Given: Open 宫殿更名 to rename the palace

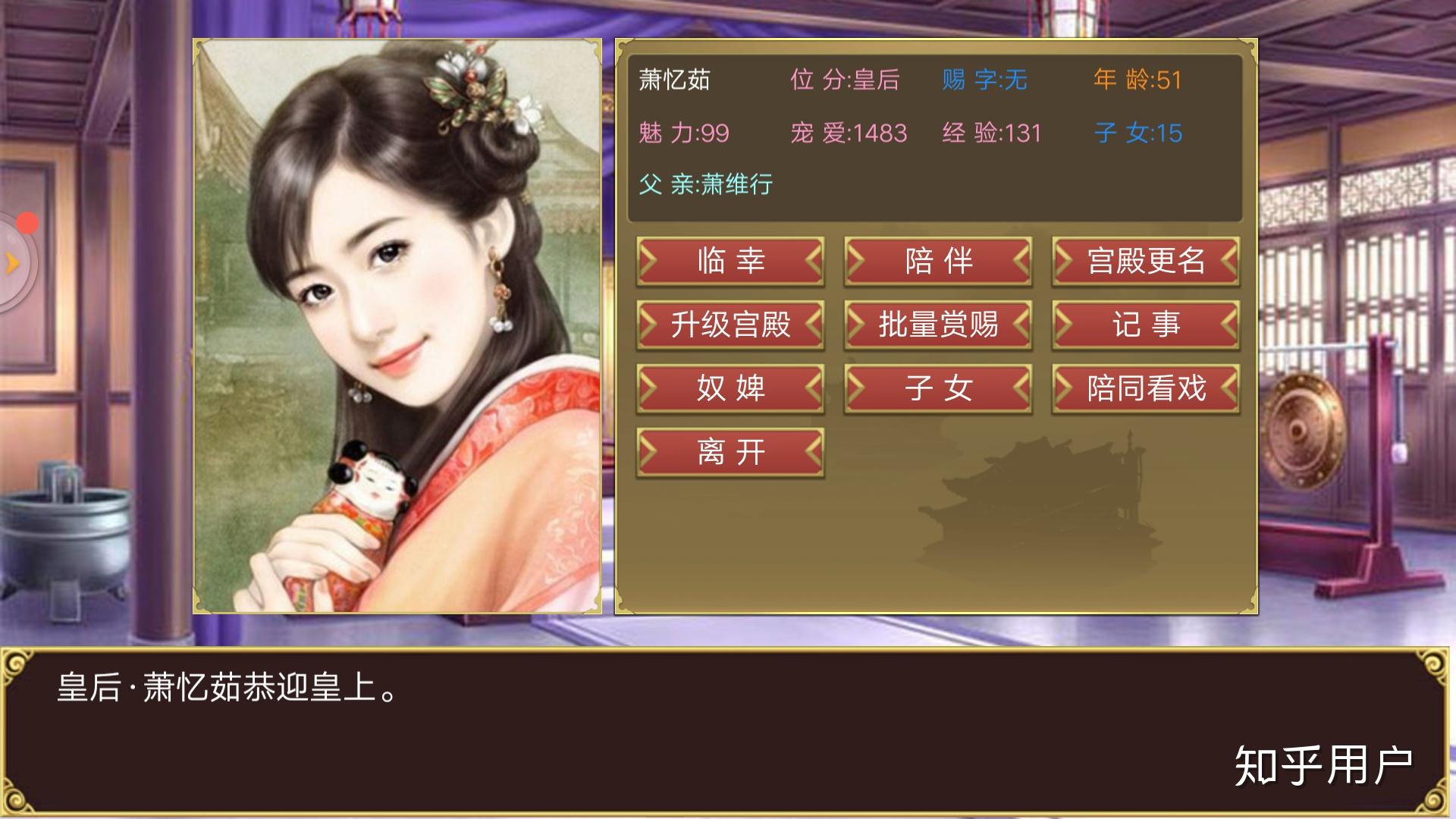Looking at the screenshot, I should [x=1146, y=261].
